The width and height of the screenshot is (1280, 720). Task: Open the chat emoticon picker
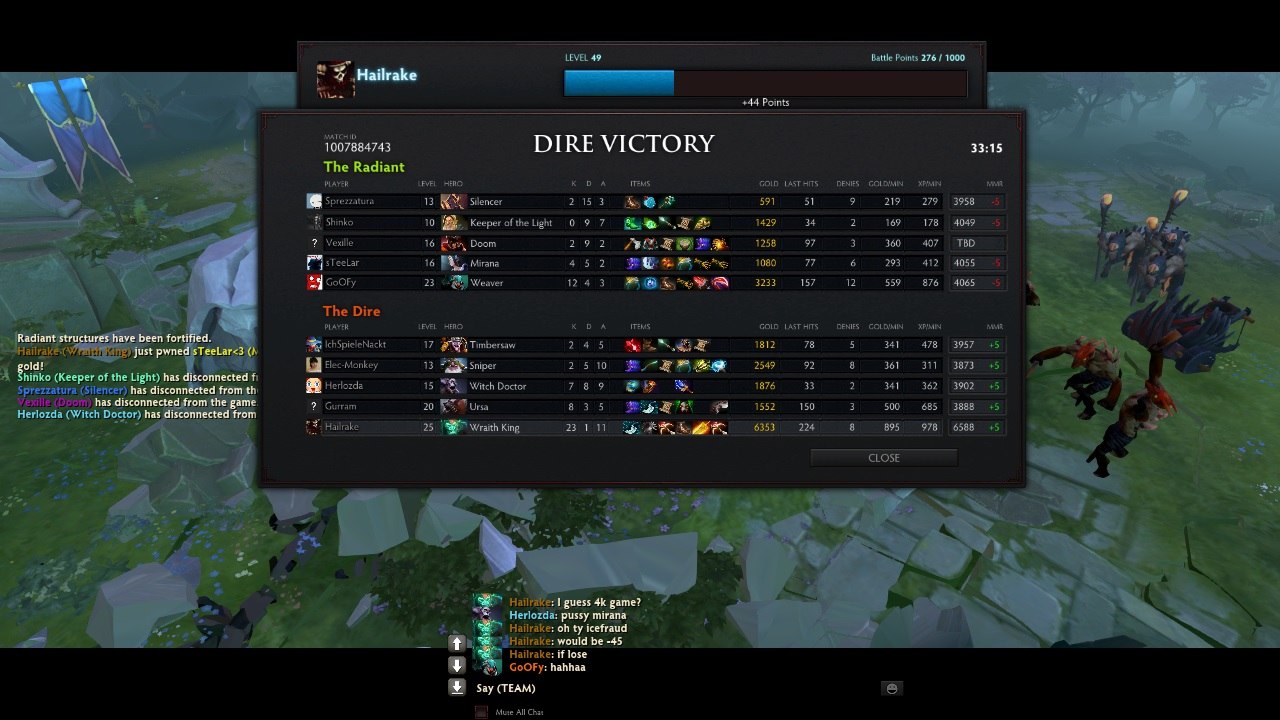tap(892, 688)
